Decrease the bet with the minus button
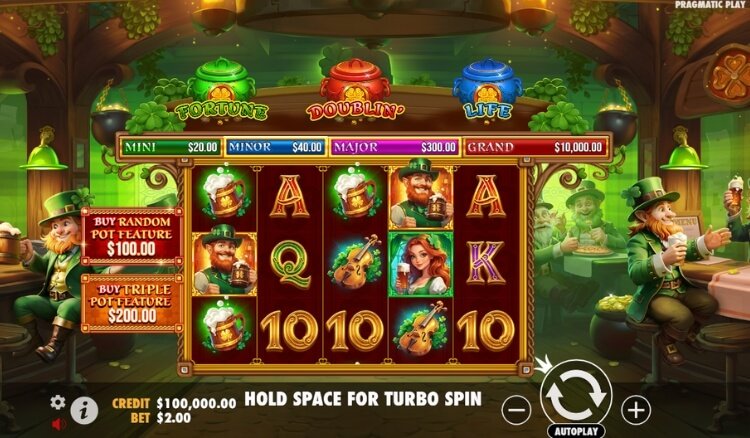The height and width of the screenshot is (438, 750). point(515,409)
